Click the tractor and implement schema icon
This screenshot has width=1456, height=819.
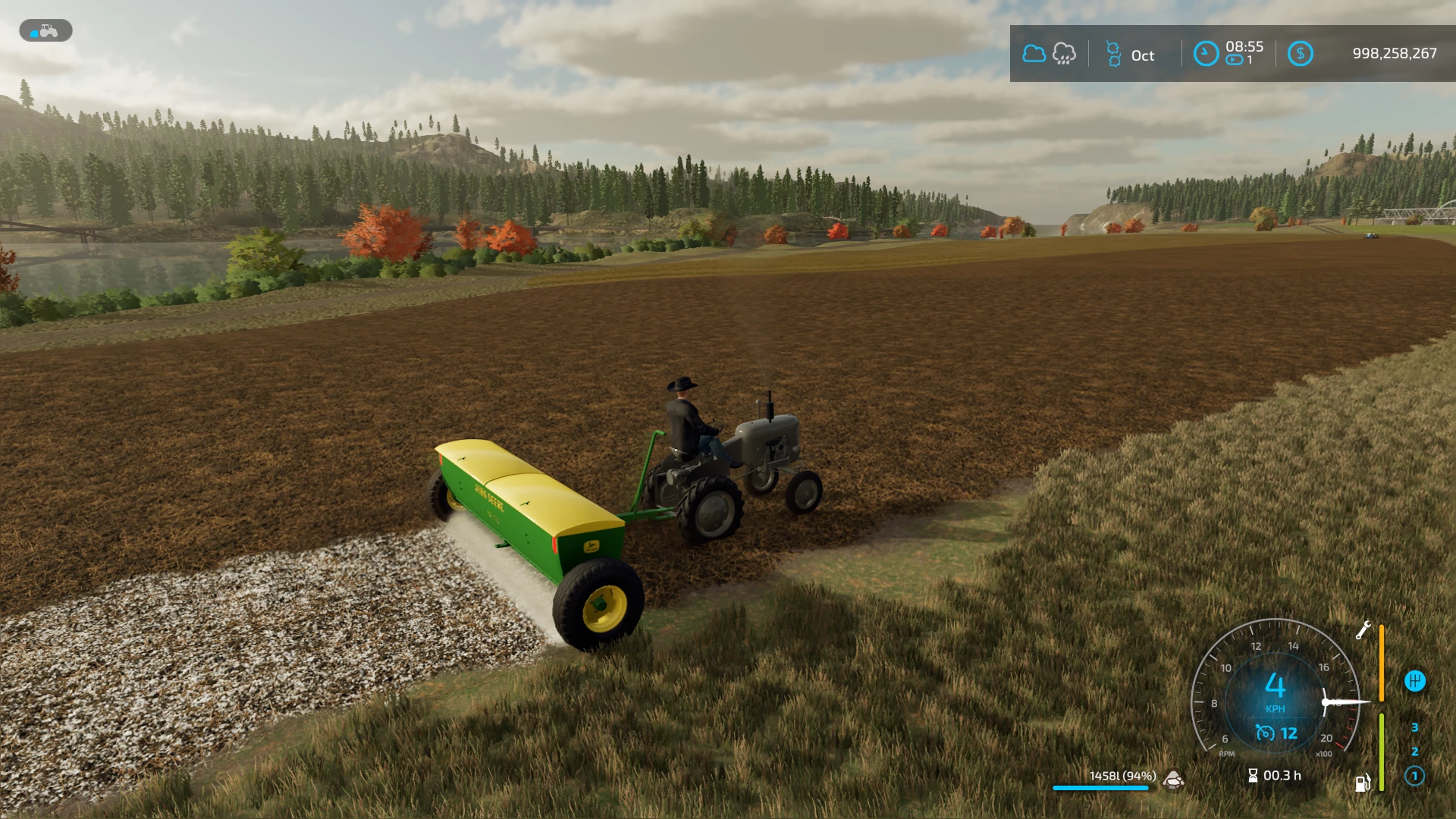pyautogui.click(x=45, y=31)
